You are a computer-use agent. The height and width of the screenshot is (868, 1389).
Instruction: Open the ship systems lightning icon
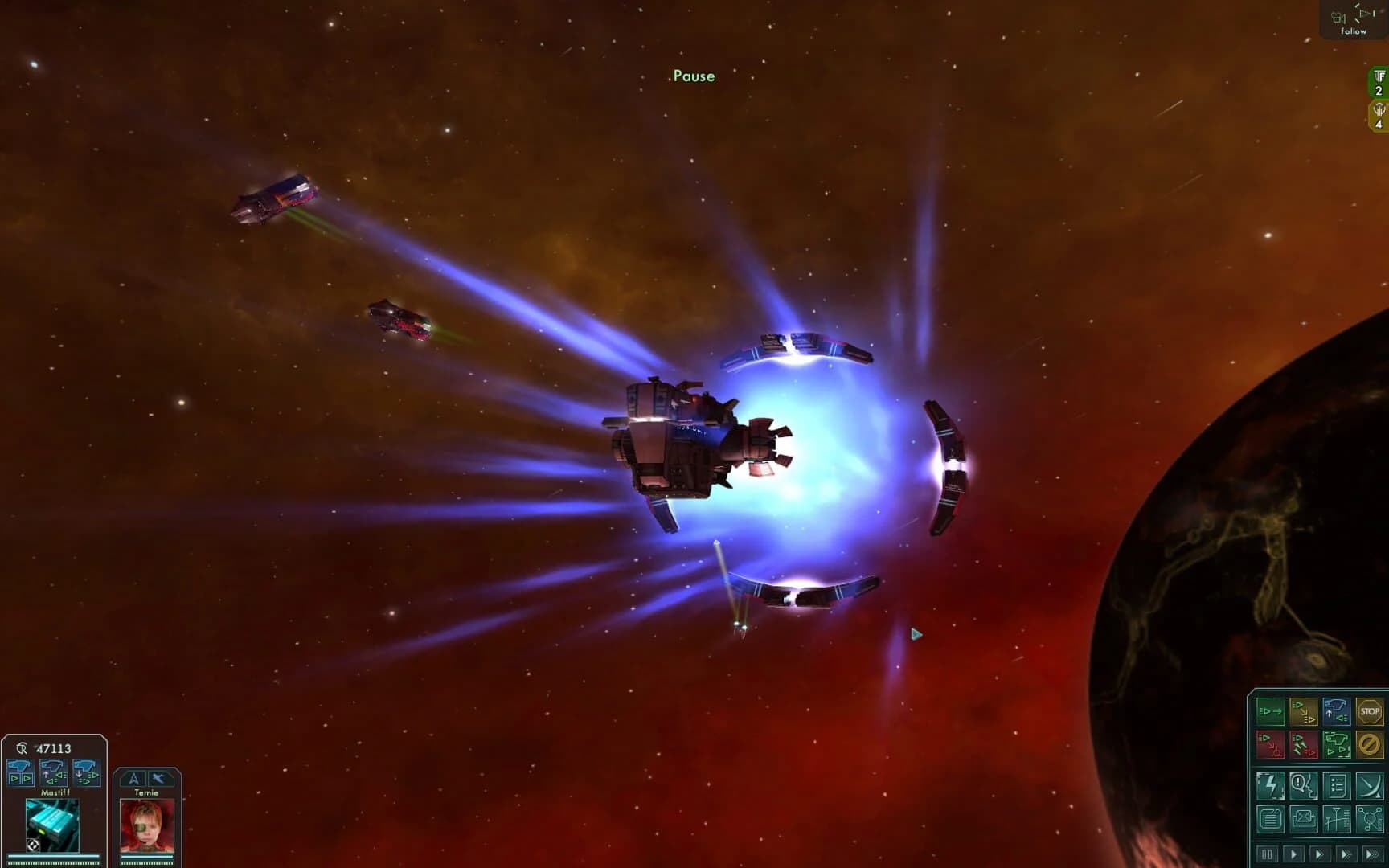pos(1270,786)
